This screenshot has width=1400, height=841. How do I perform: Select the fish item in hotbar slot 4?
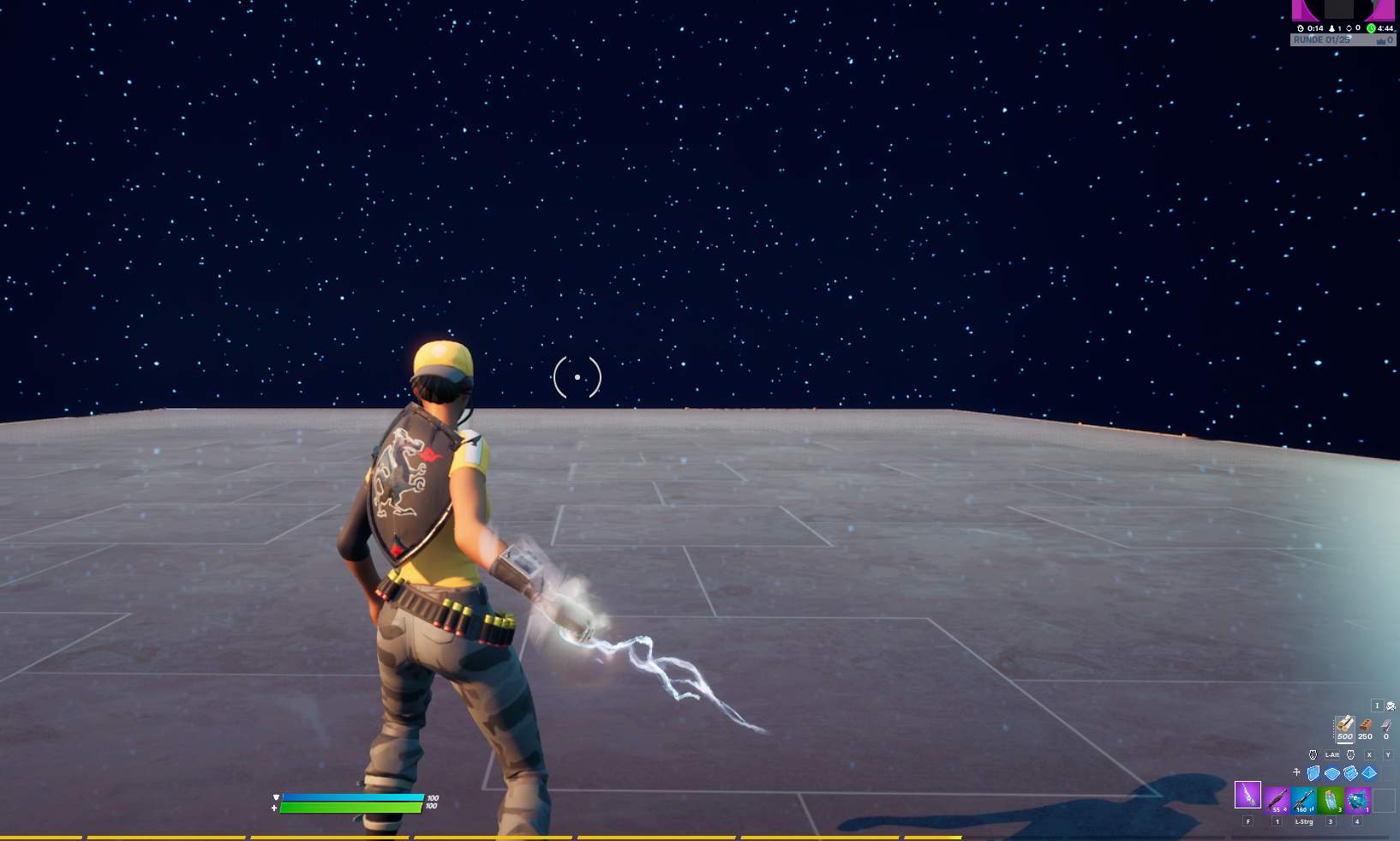(1356, 799)
